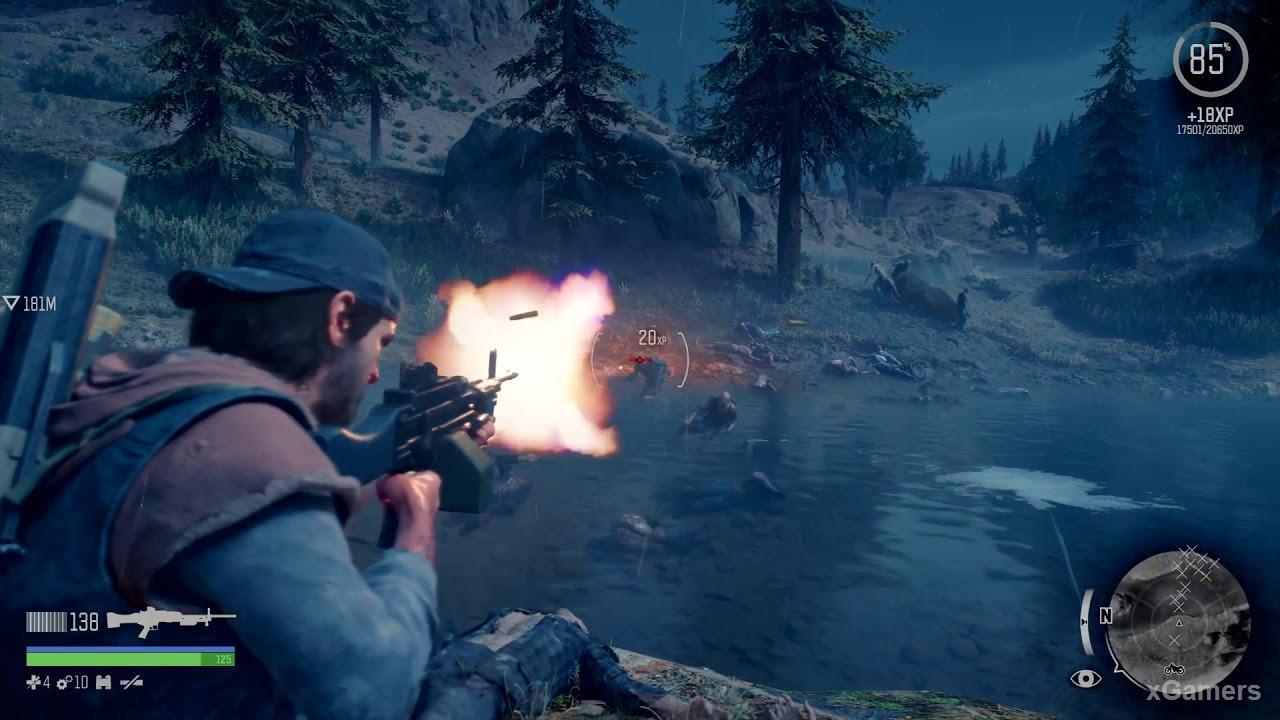Select the crossed-out melee weapon icon
This screenshot has height=720, width=1280.
(131, 683)
